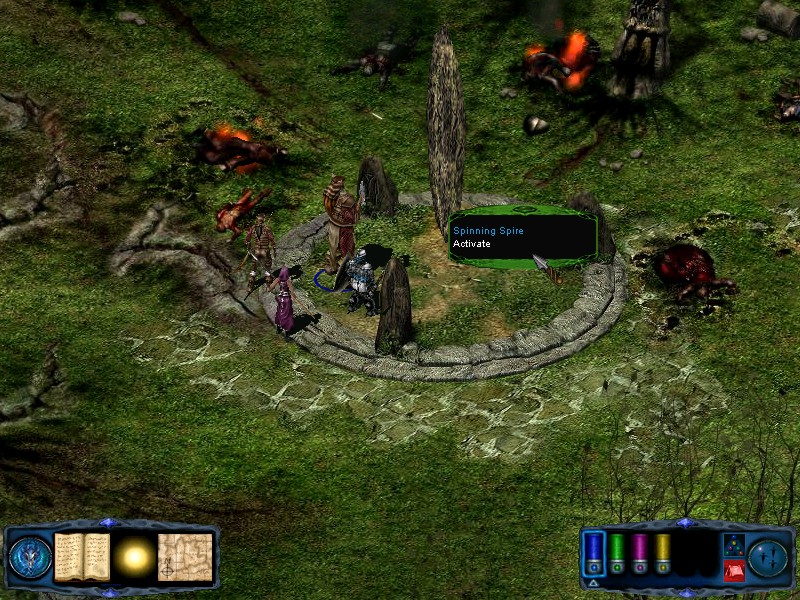The width and height of the screenshot is (800, 600).
Task: Select the glowing sun orb icon
Action: 133,557
